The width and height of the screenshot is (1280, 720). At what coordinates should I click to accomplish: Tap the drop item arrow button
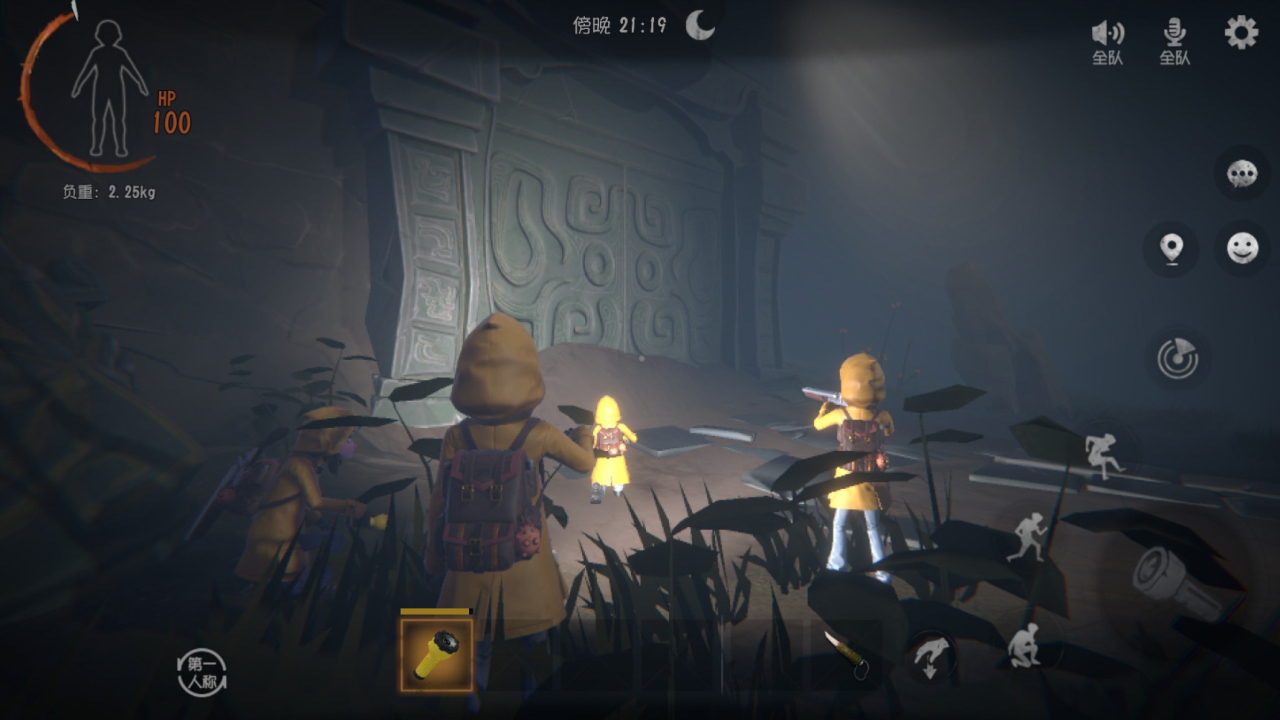pos(929,657)
